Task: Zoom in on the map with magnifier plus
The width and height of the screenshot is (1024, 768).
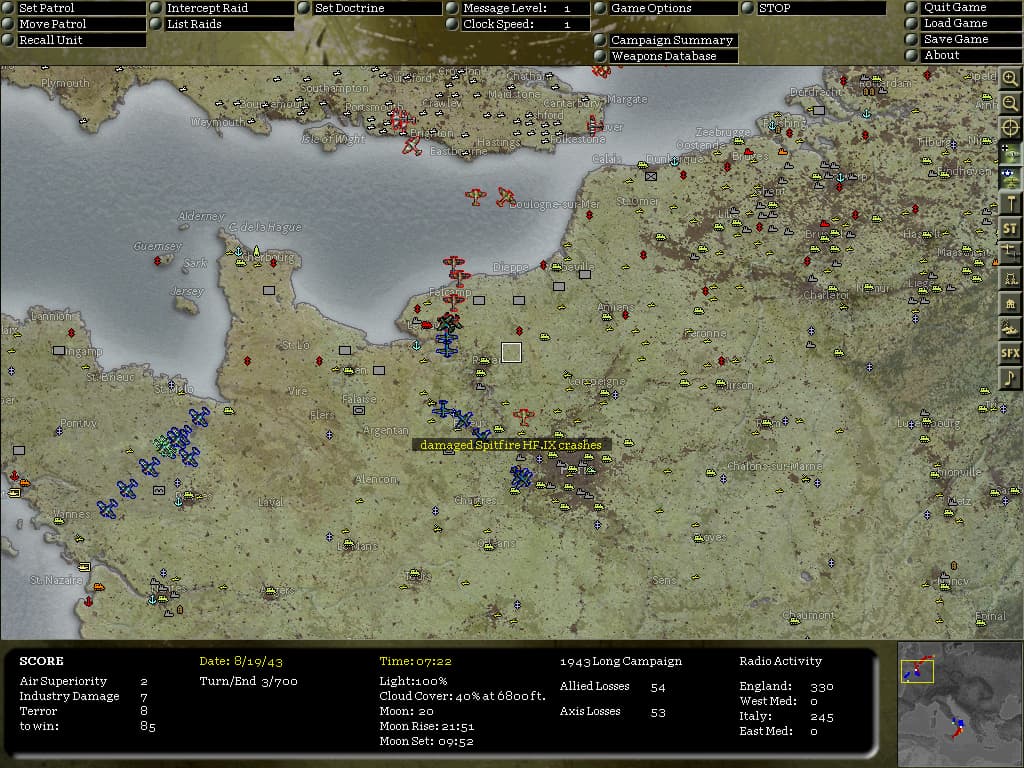Action: pos(1010,79)
